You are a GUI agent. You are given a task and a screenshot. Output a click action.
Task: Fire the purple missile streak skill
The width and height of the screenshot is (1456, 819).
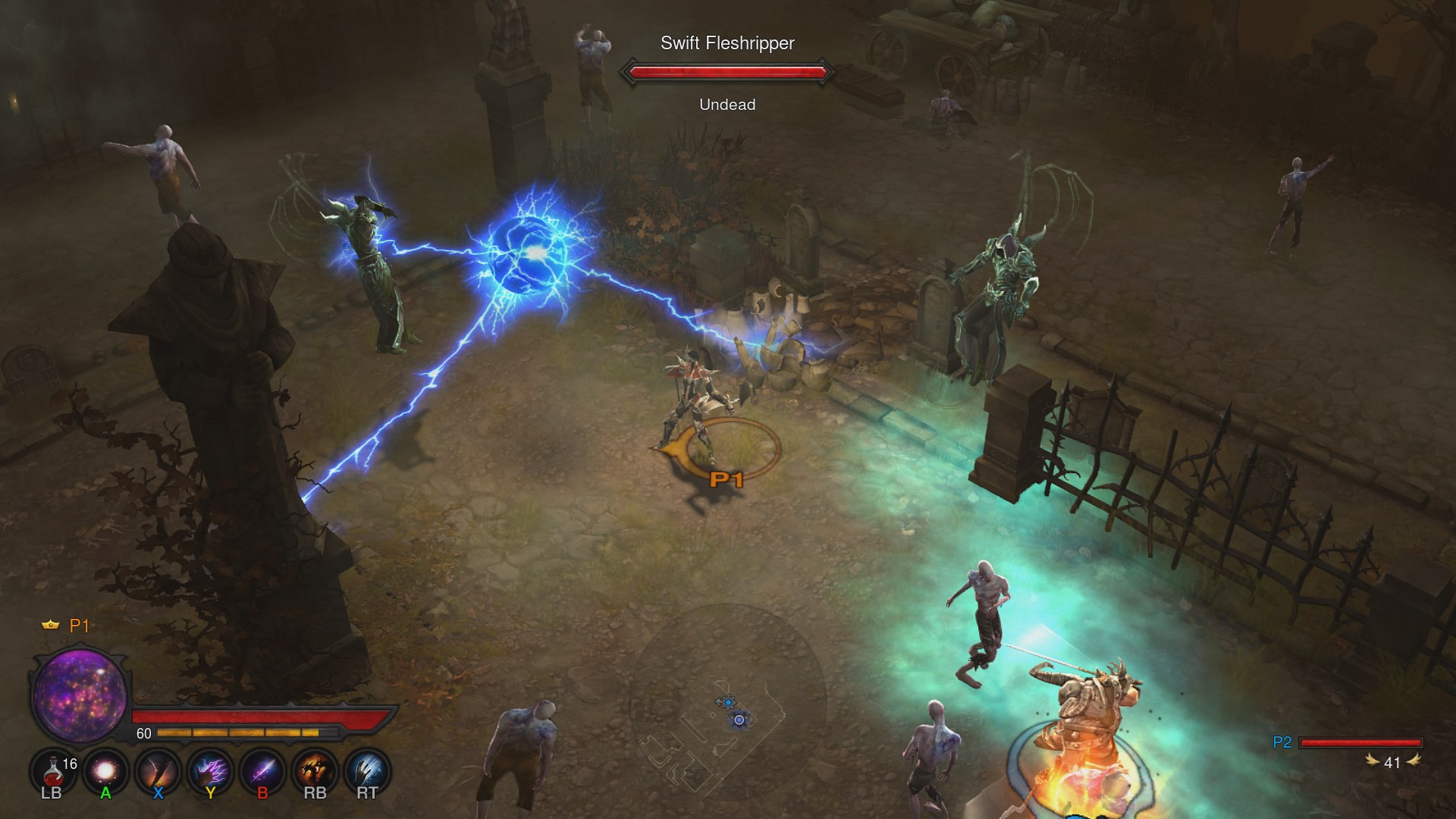click(x=262, y=772)
